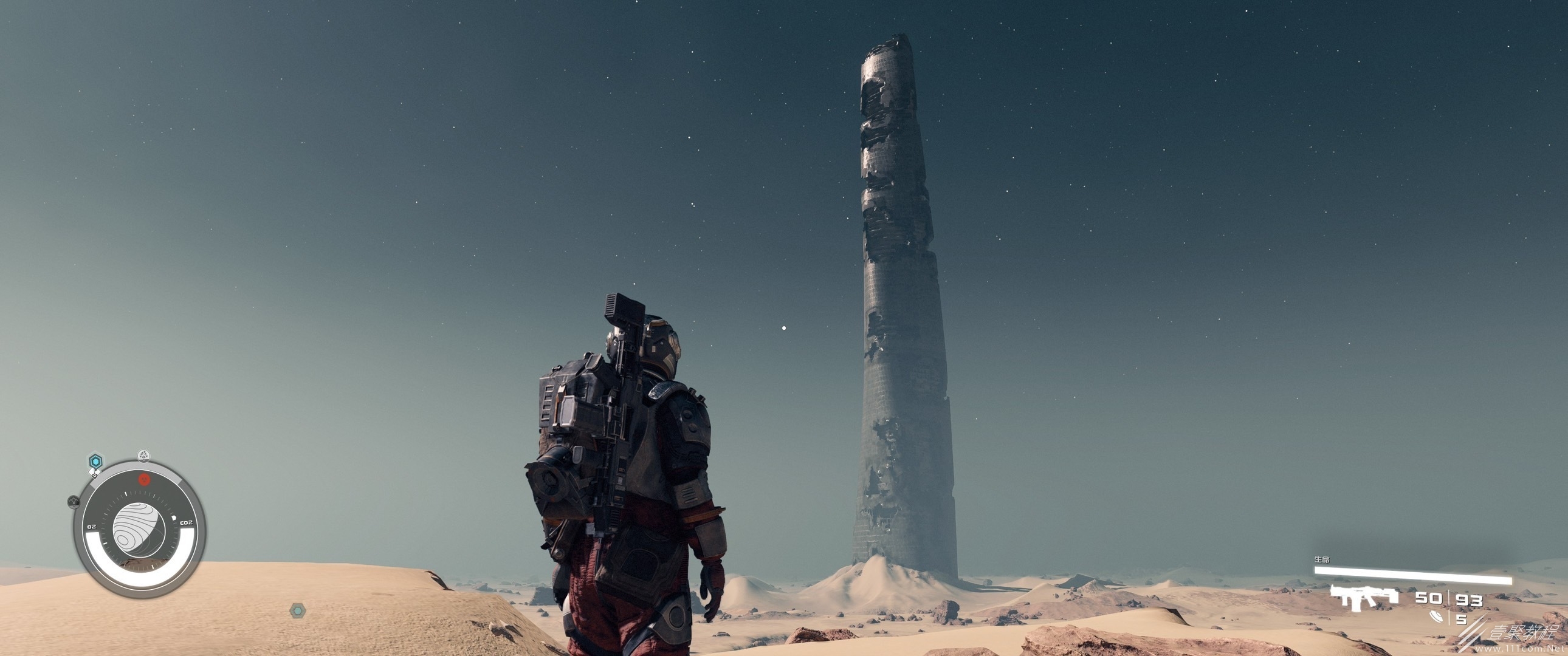
Task: Click the planet globe in the watch
Action: pos(139,528)
